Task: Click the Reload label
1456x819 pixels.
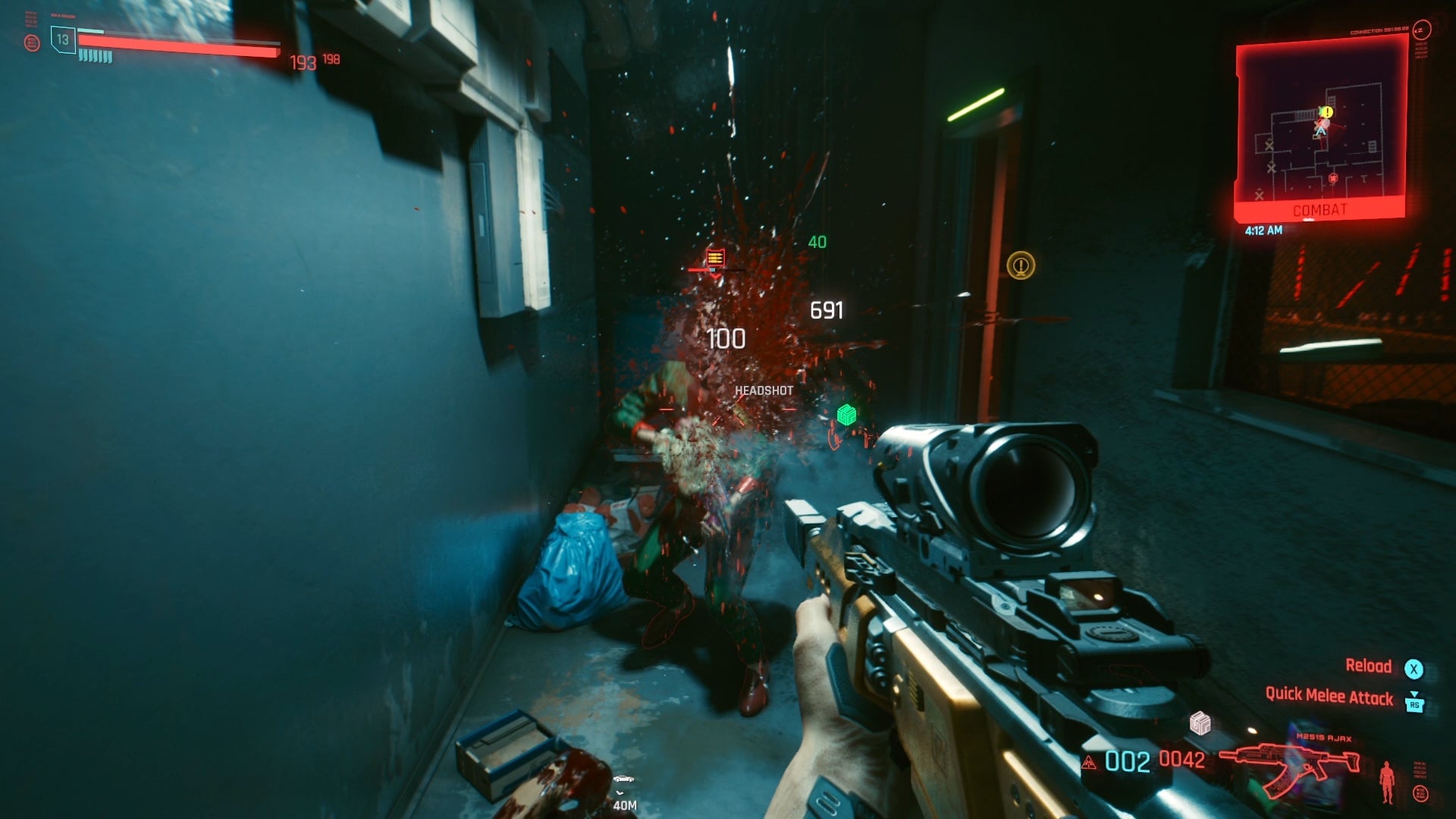Action: [1370, 666]
